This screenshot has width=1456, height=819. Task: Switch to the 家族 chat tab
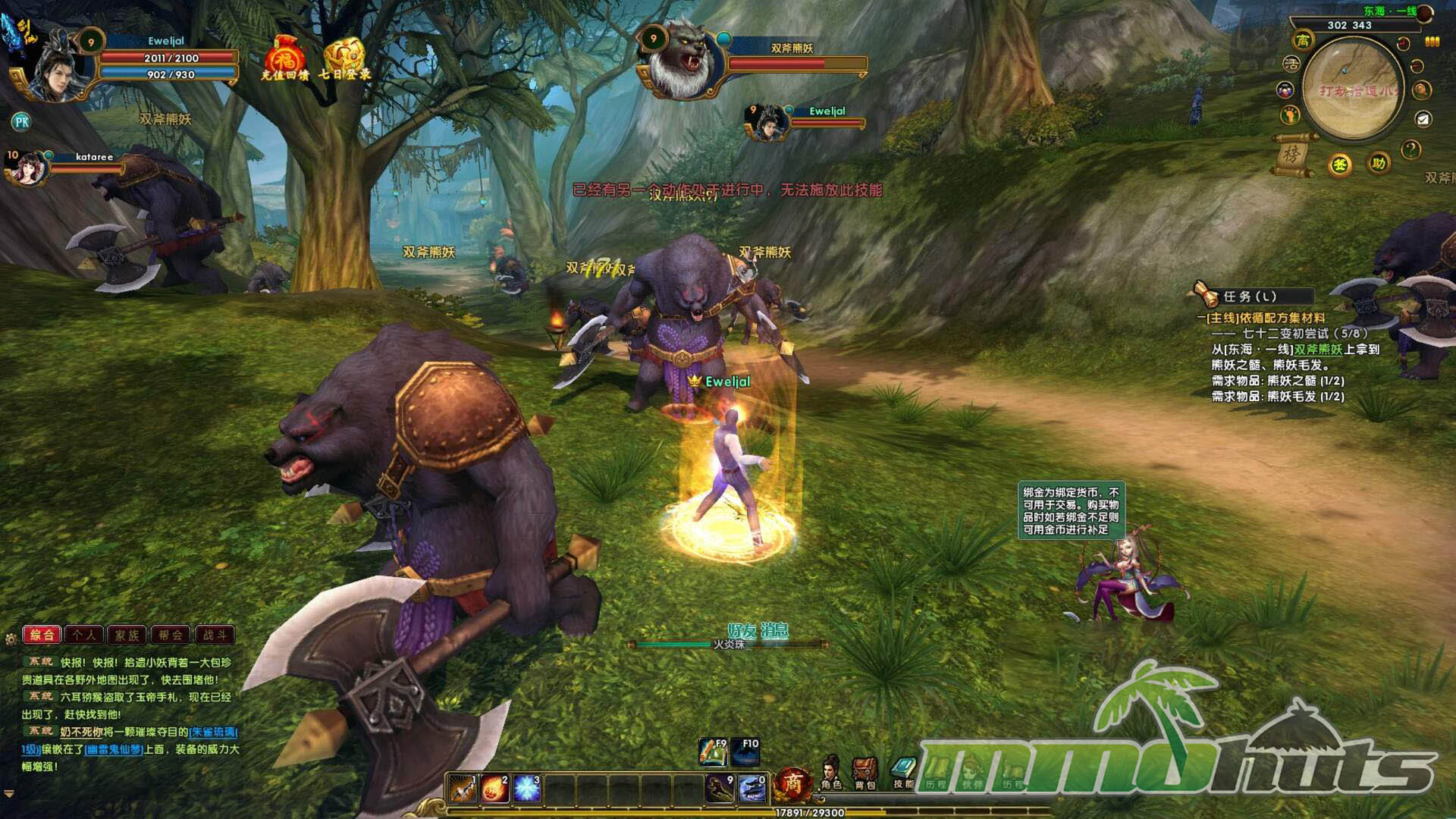[x=127, y=635]
